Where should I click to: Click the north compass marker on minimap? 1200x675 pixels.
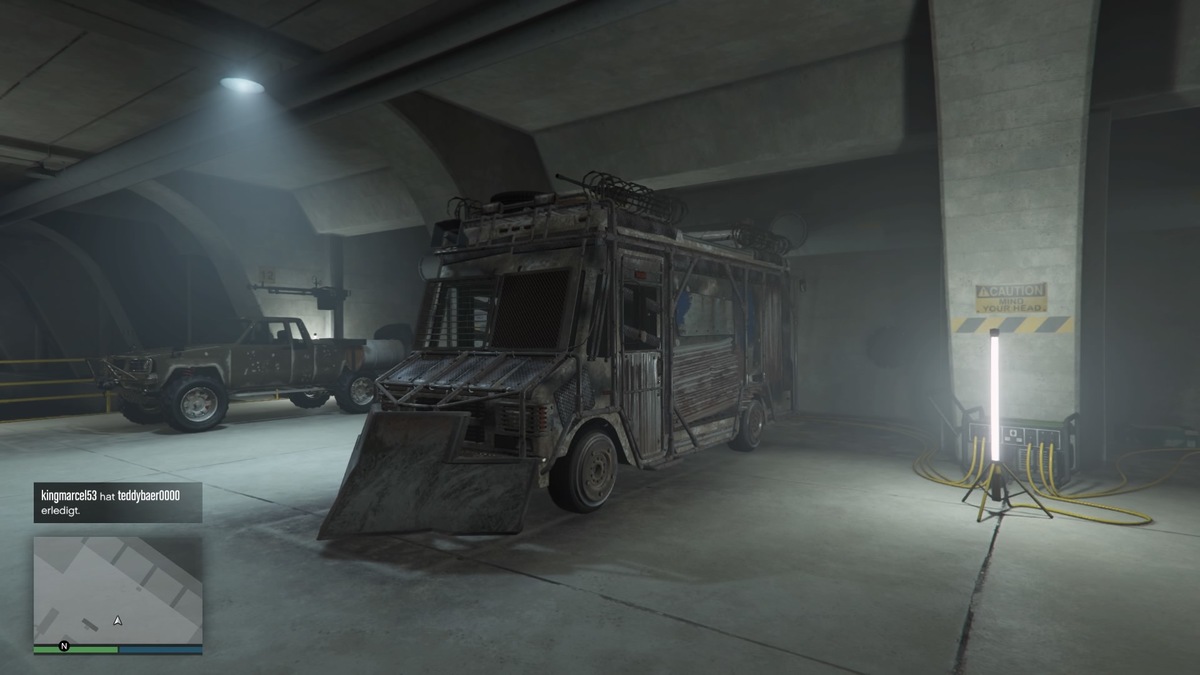[64, 645]
